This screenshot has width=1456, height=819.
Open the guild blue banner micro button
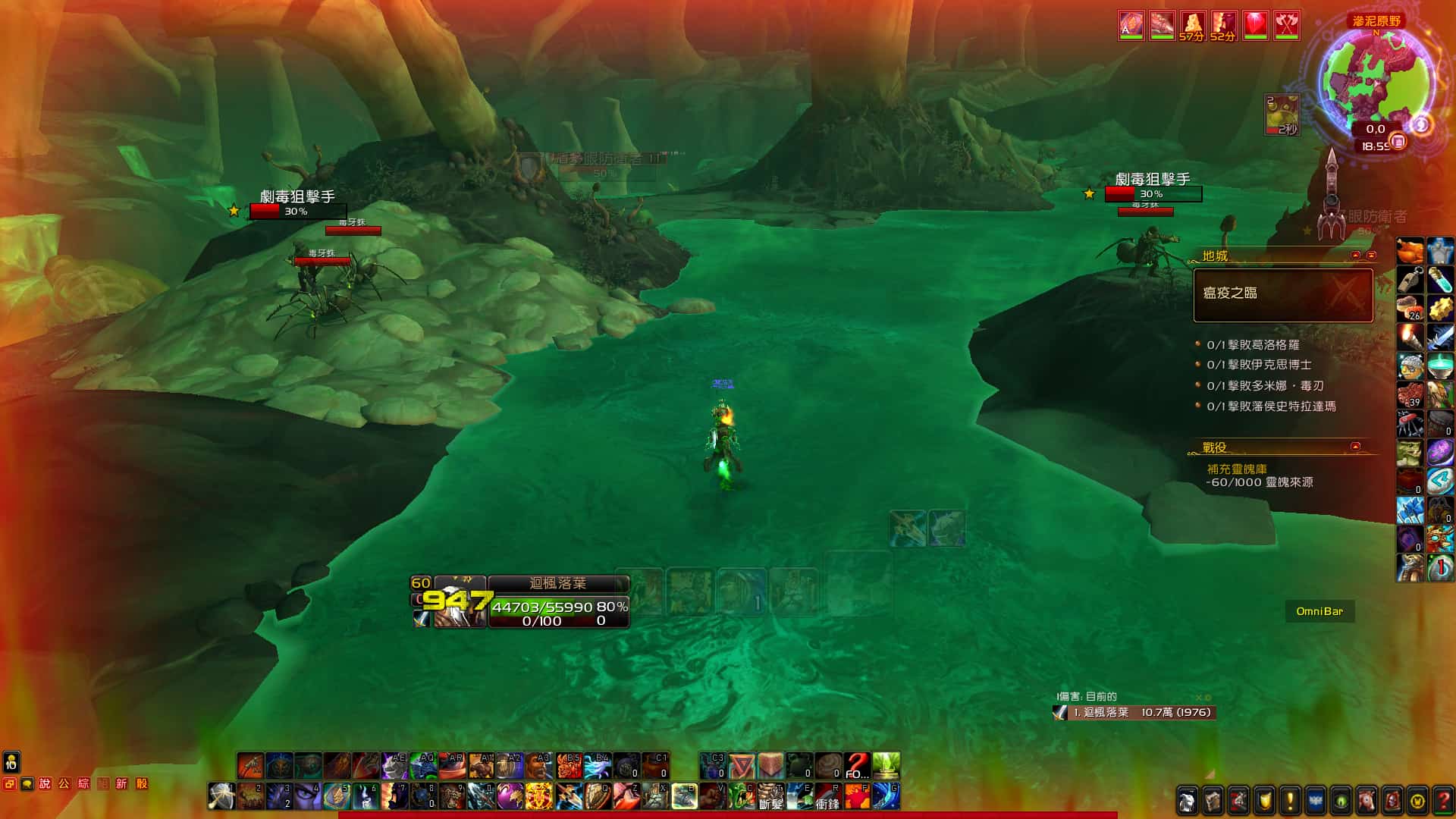tap(1315, 800)
